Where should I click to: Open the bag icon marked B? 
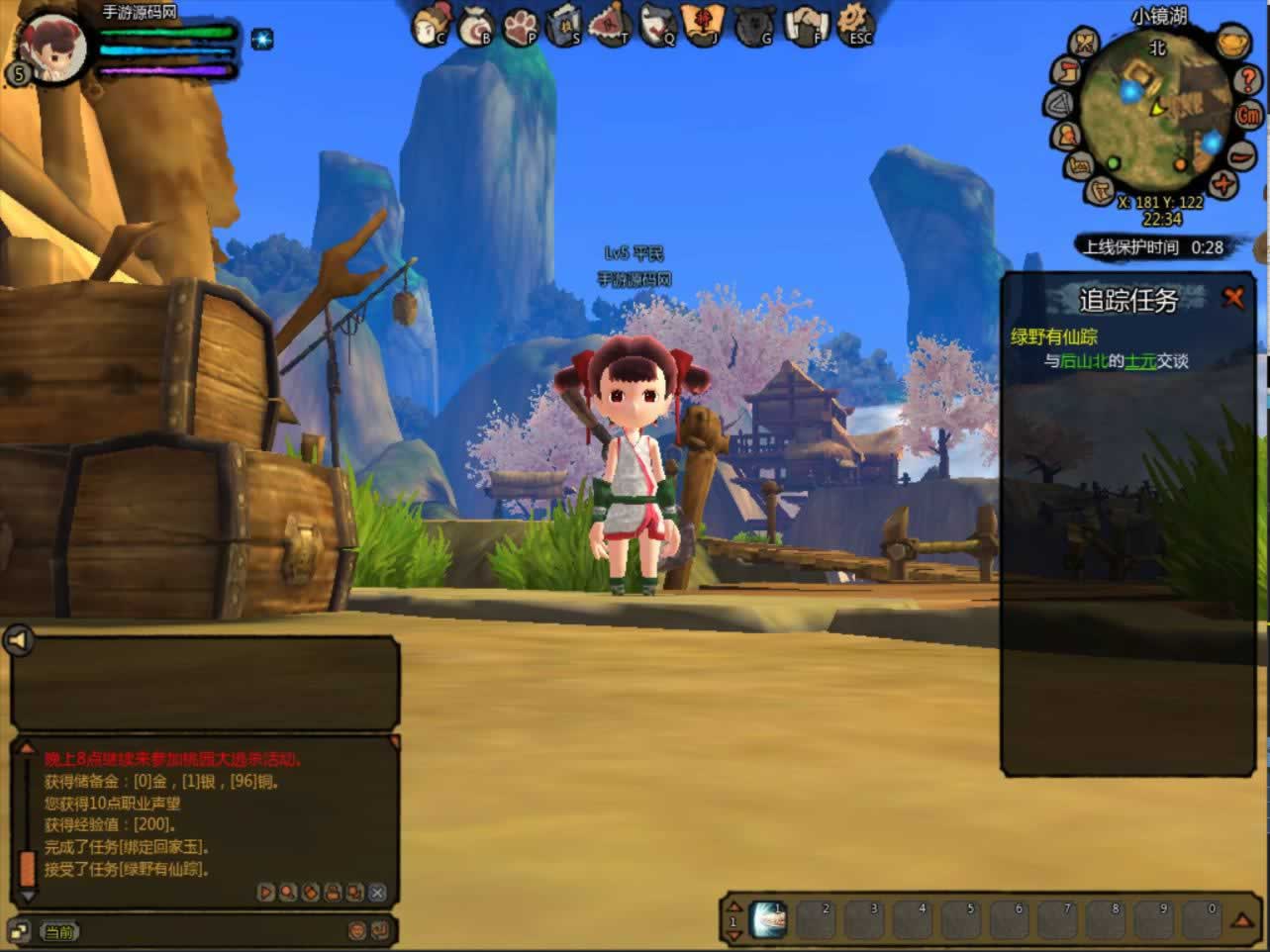pyautogui.click(x=476, y=25)
